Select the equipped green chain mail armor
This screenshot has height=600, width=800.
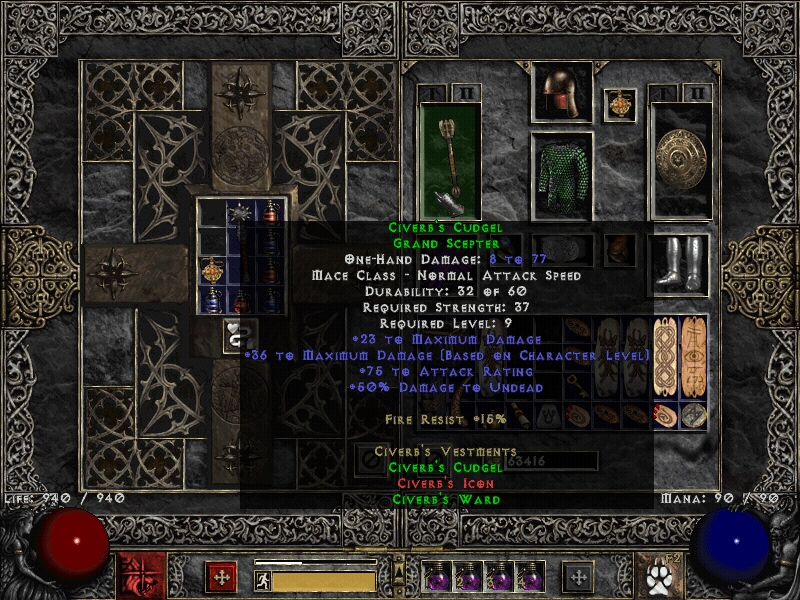(x=561, y=176)
